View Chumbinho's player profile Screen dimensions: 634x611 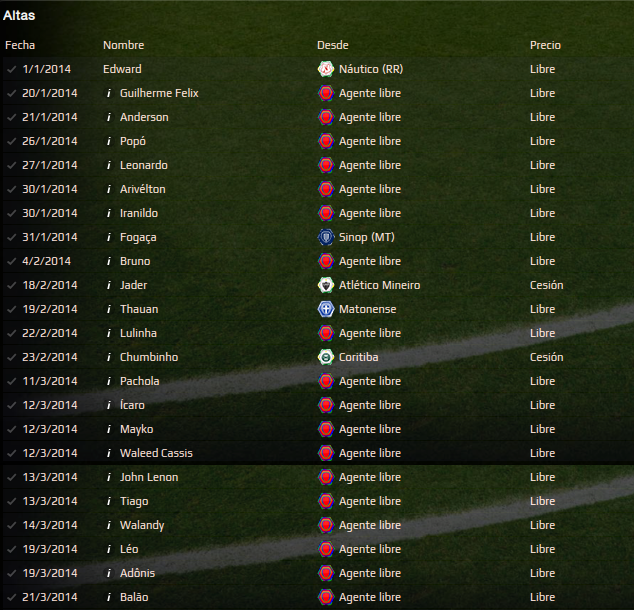[x=149, y=357]
